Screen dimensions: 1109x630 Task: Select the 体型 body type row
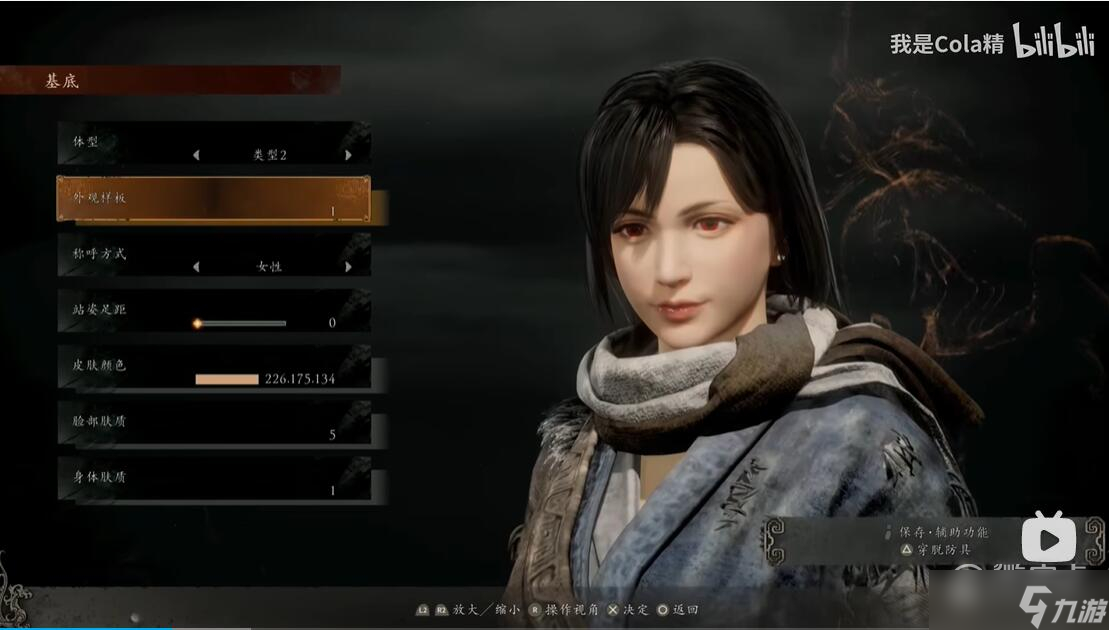point(213,143)
